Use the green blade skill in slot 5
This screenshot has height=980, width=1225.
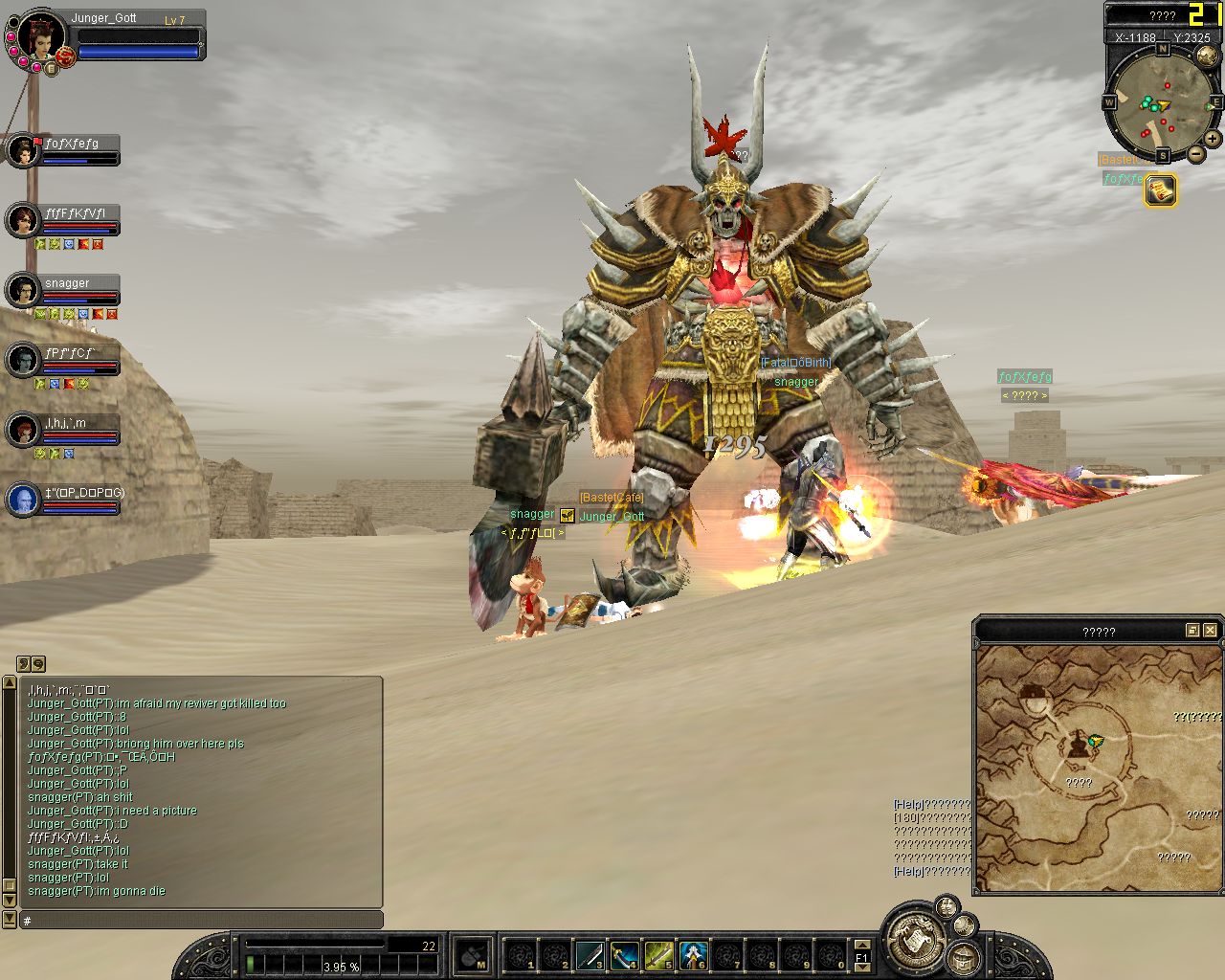pos(658,955)
